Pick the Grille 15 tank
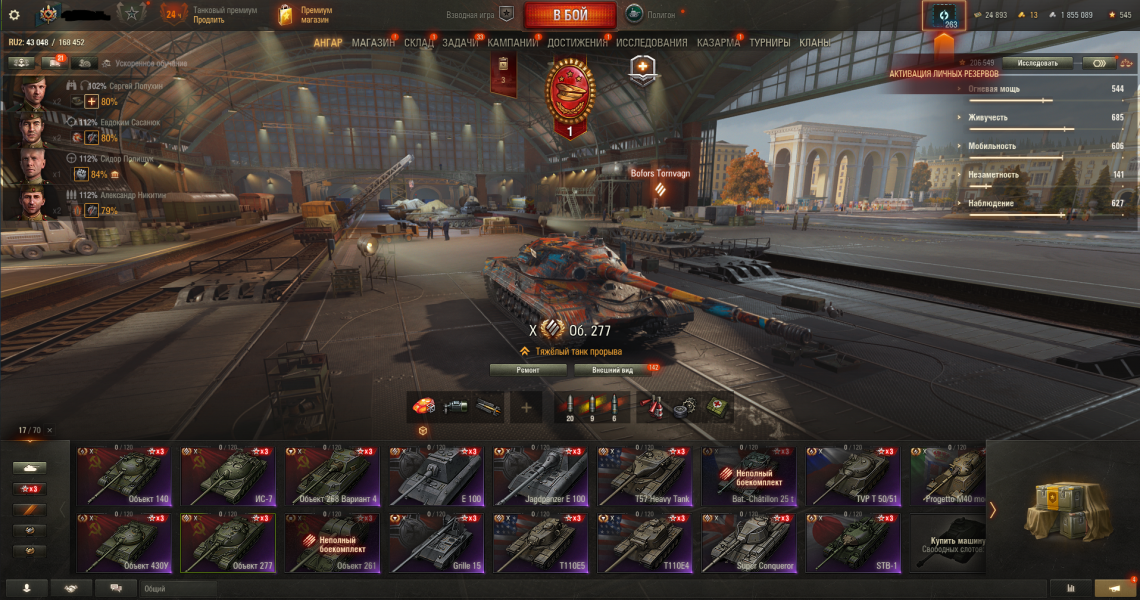 click(x=435, y=544)
